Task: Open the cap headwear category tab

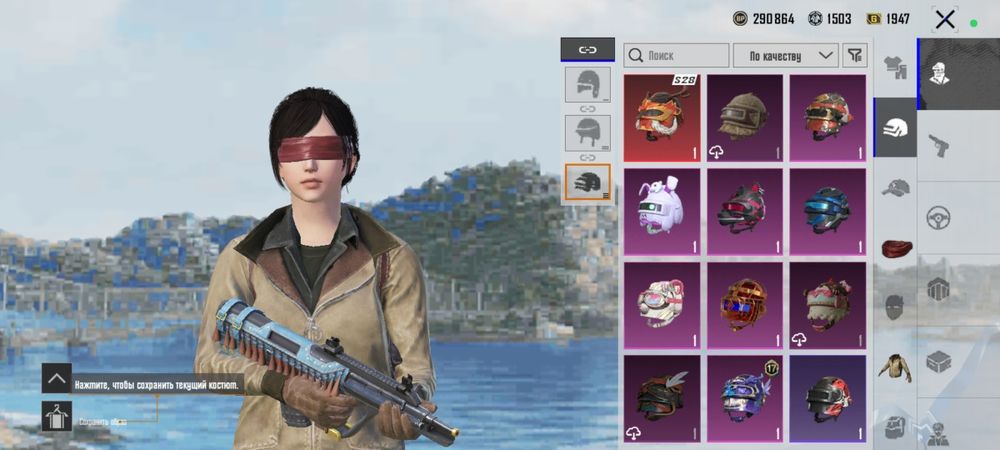Action: [895, 187]
